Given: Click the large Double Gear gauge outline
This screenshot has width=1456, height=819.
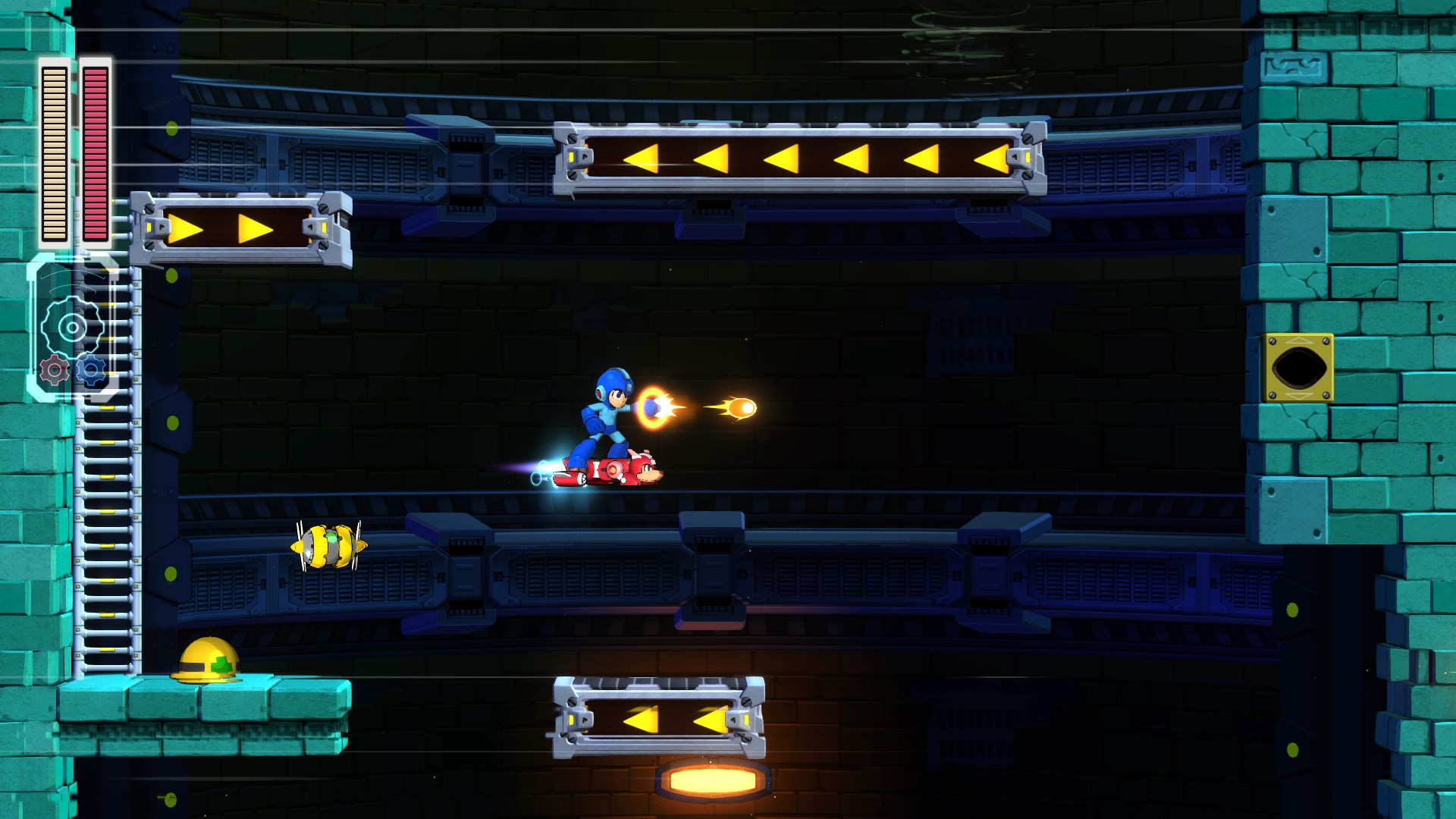Looking at the screenshot, I should pyautogui.click(x=73, y=328).
